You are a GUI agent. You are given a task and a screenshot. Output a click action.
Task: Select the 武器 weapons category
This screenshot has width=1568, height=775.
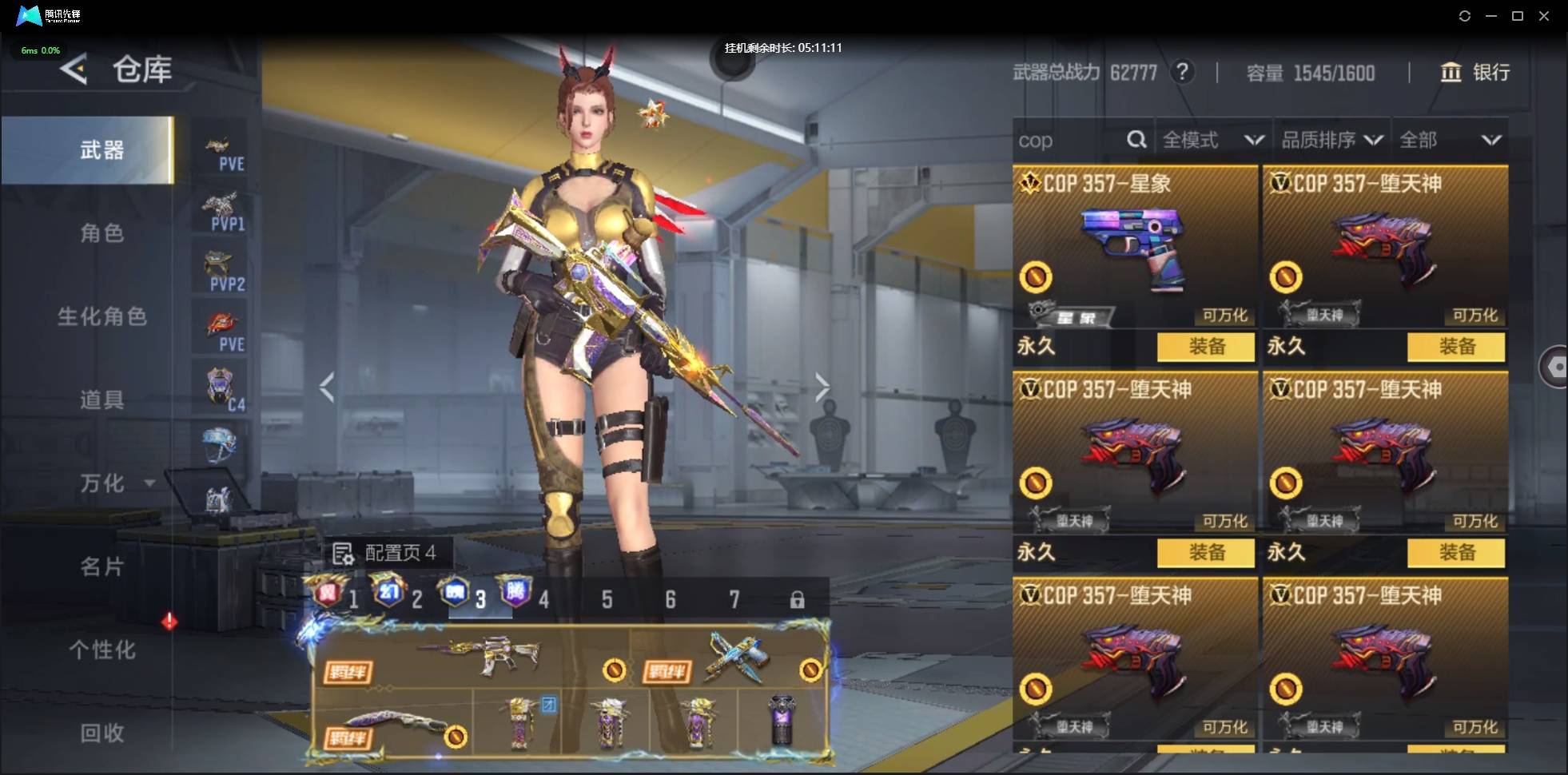(x=101, y=150)
